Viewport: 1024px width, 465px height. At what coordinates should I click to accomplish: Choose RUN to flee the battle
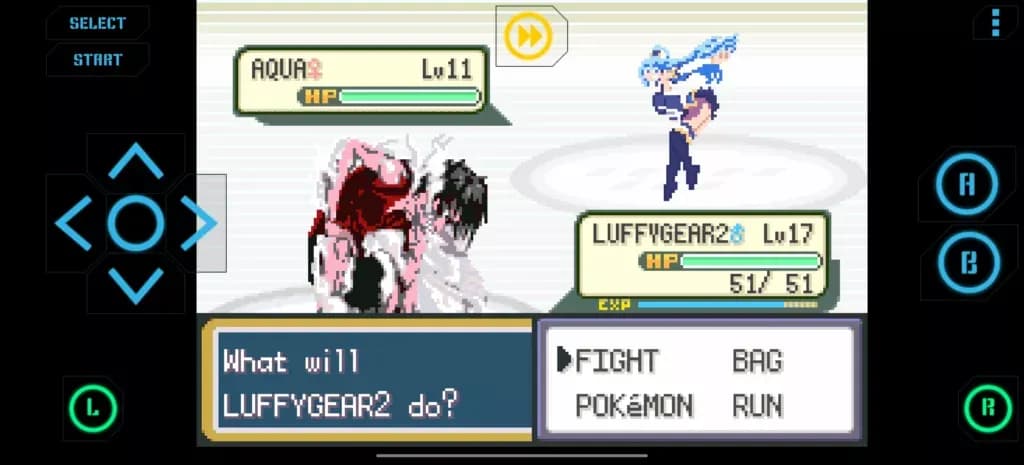(757, 406)
